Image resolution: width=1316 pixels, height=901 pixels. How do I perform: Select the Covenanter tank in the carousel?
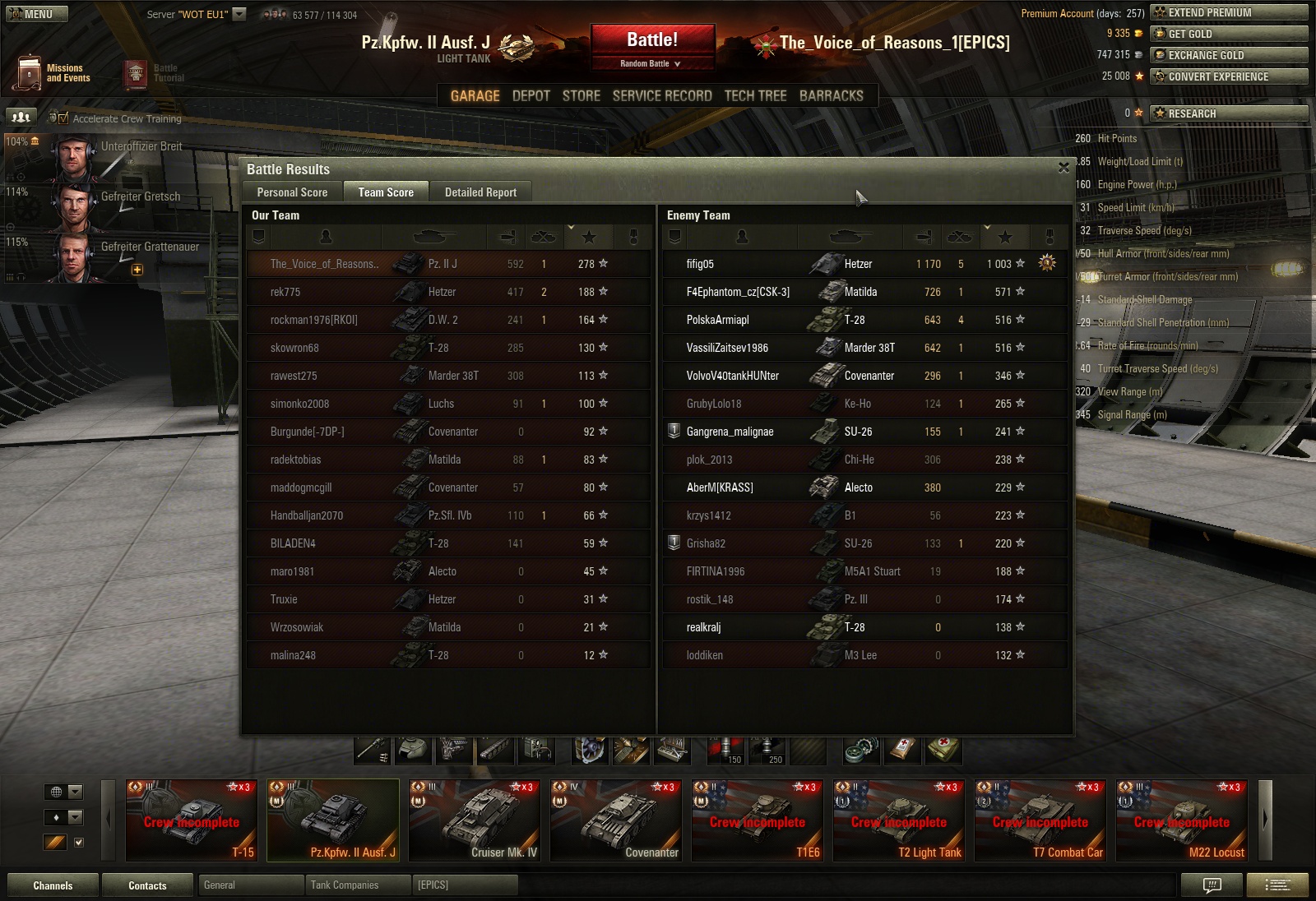point(616,820)
